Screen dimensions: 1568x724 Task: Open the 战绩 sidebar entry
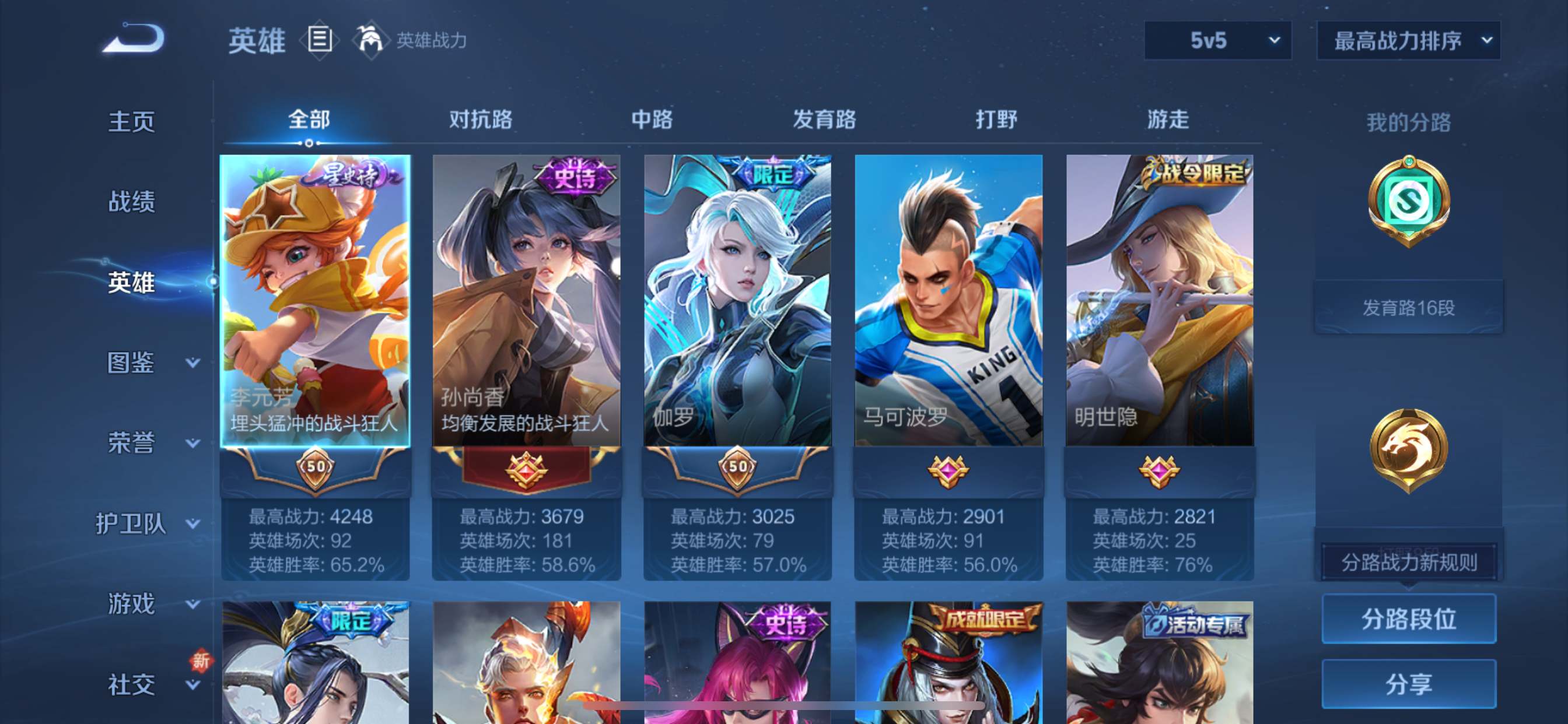[131, 201]
